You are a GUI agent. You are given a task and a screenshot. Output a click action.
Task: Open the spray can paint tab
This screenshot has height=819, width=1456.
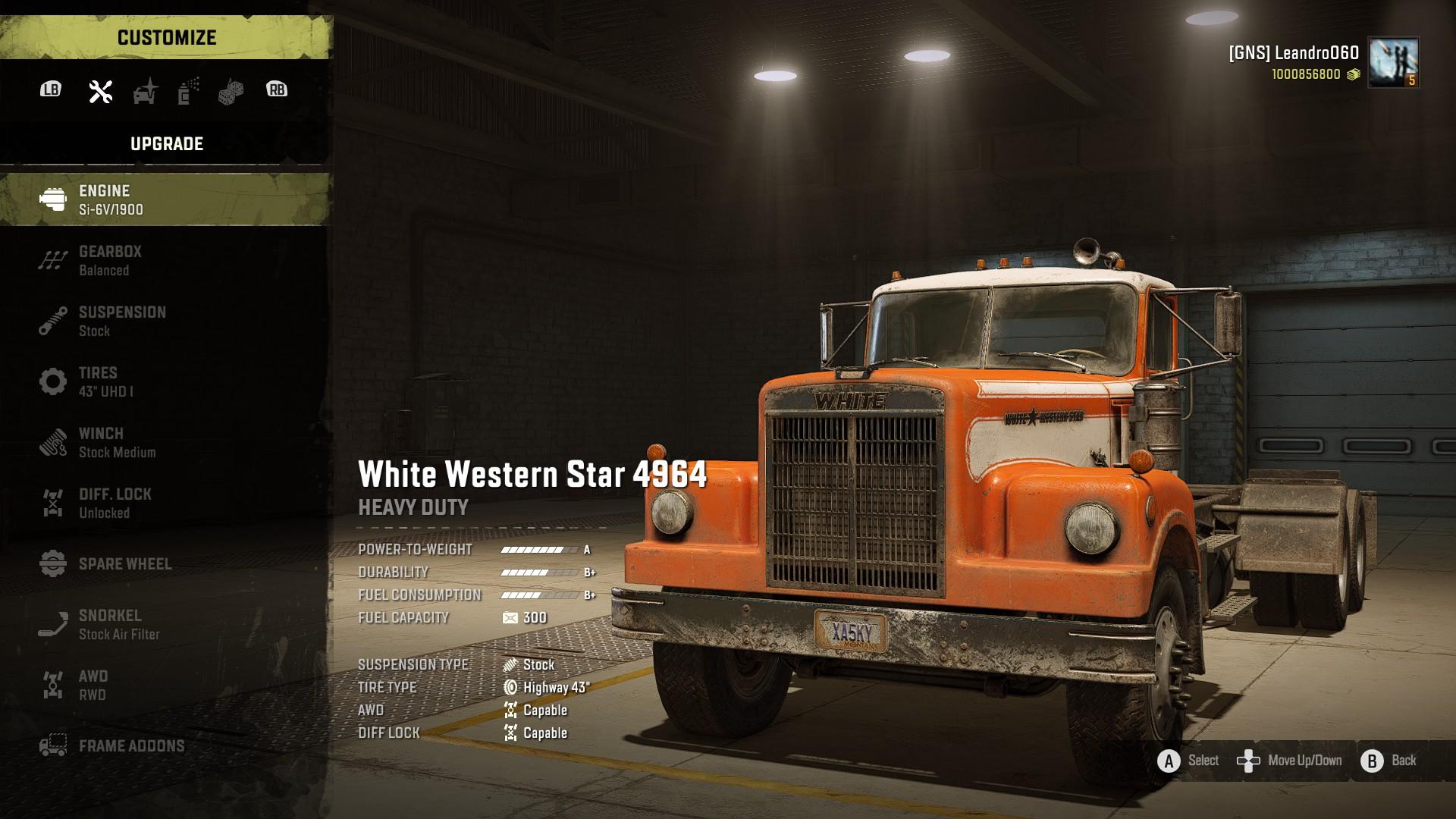point(188,91)
